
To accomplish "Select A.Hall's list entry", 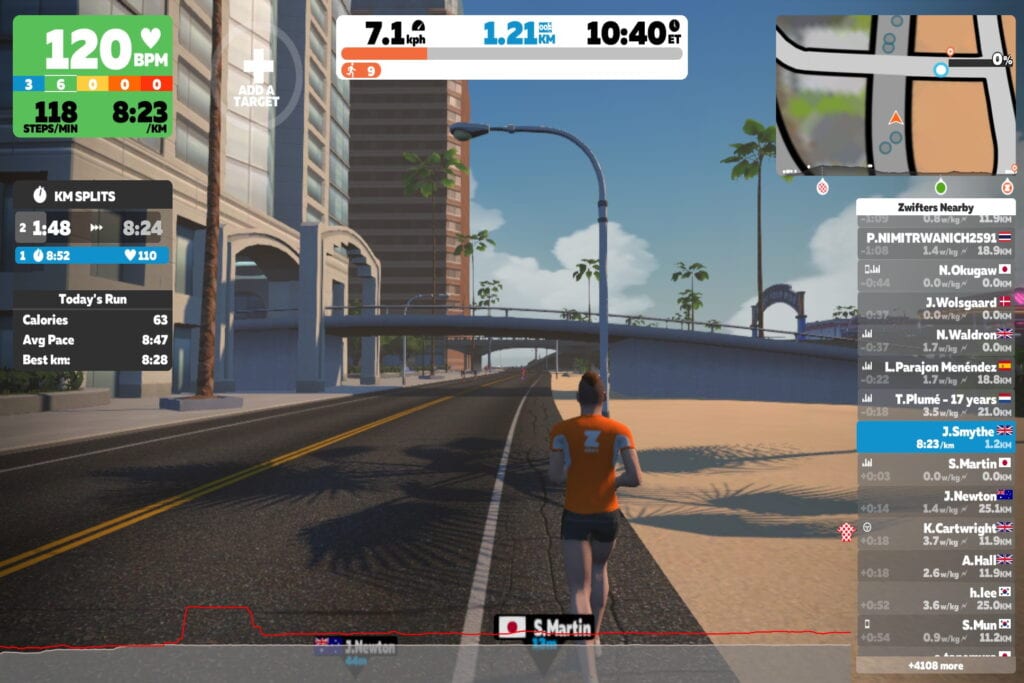I will pyautogui.click(x=935, y=566).
